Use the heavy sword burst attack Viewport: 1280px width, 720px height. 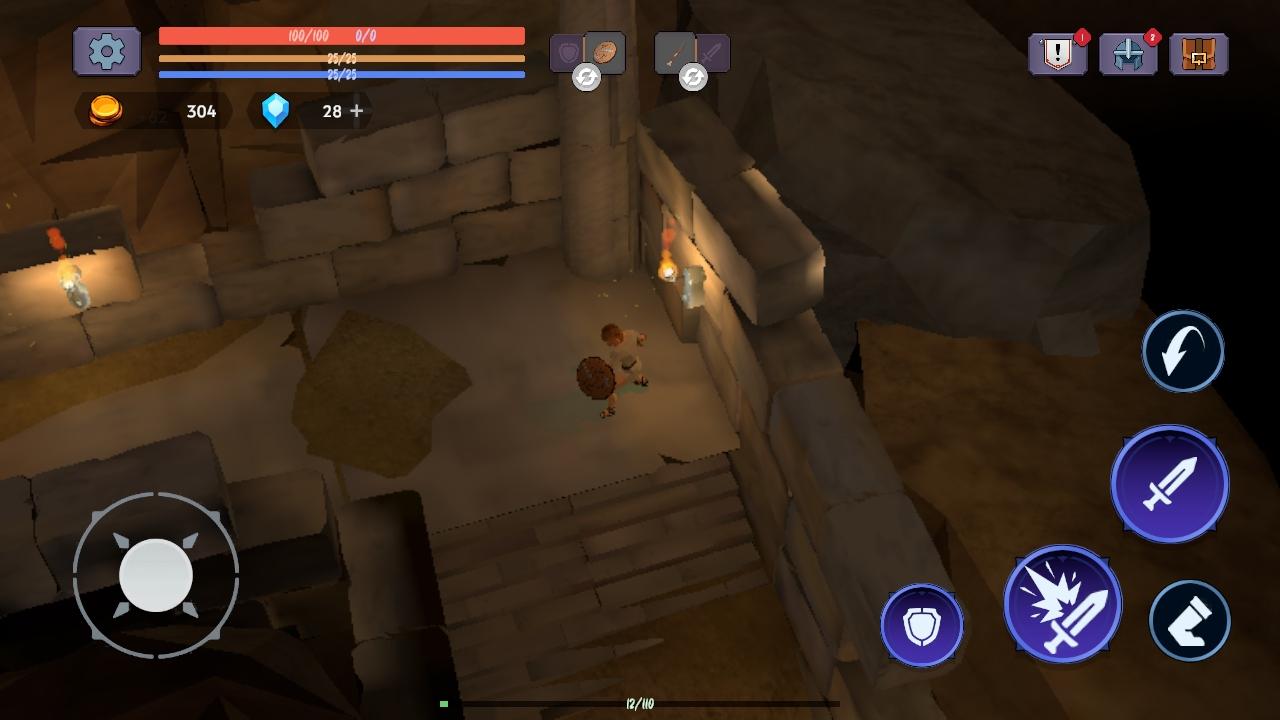(x=1062, y=604)
